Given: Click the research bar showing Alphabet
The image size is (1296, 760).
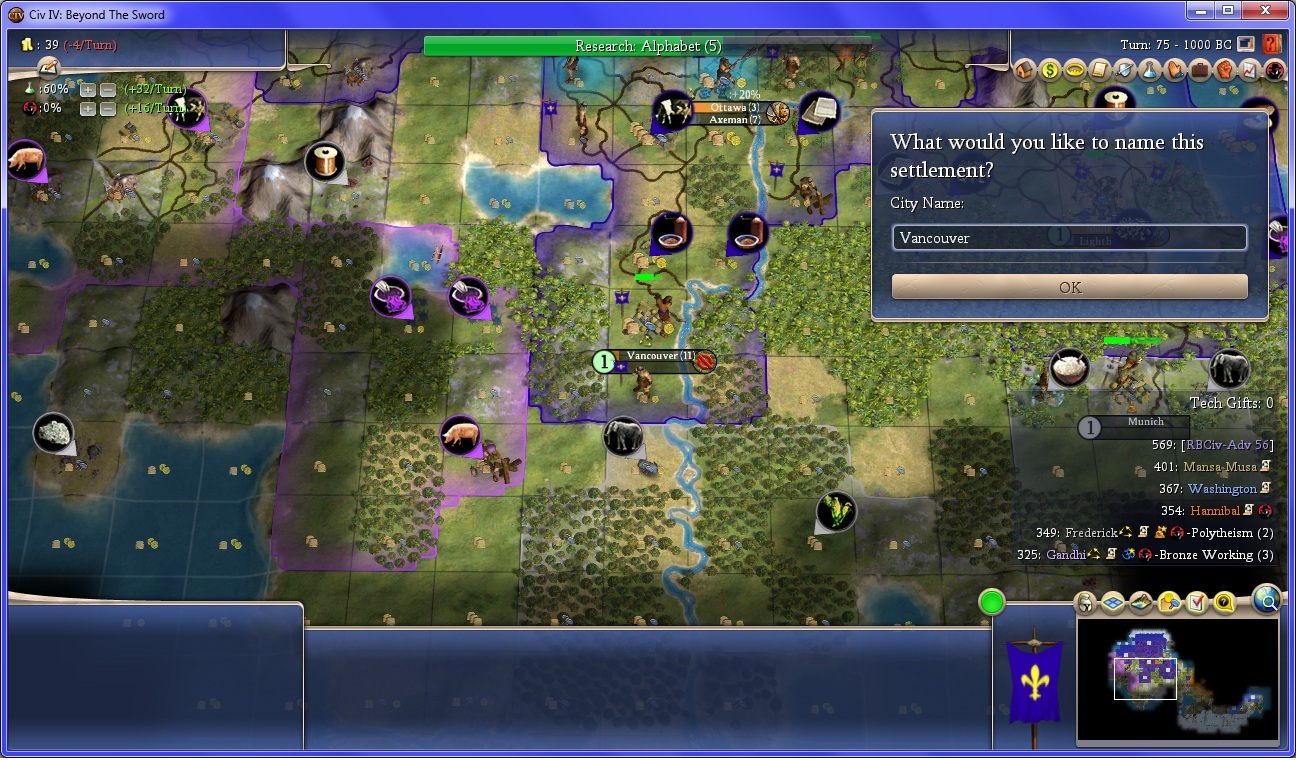Looking at the screenshot, I should tap(647, 46).
